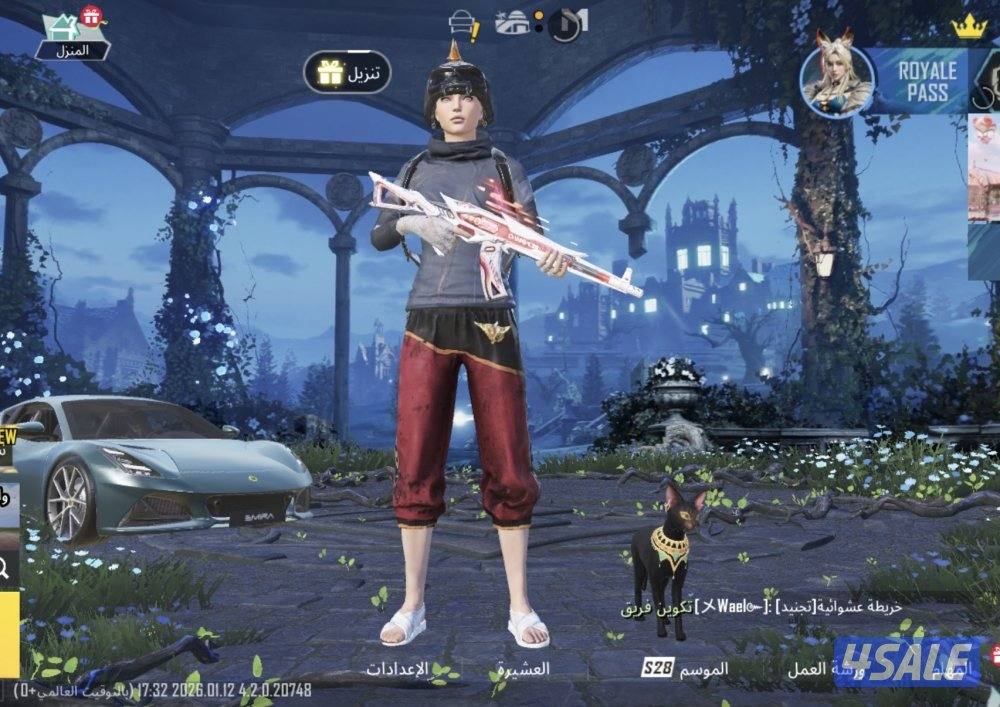Click the gold crown icon
1000x707 pixels.
coord(968,27)
